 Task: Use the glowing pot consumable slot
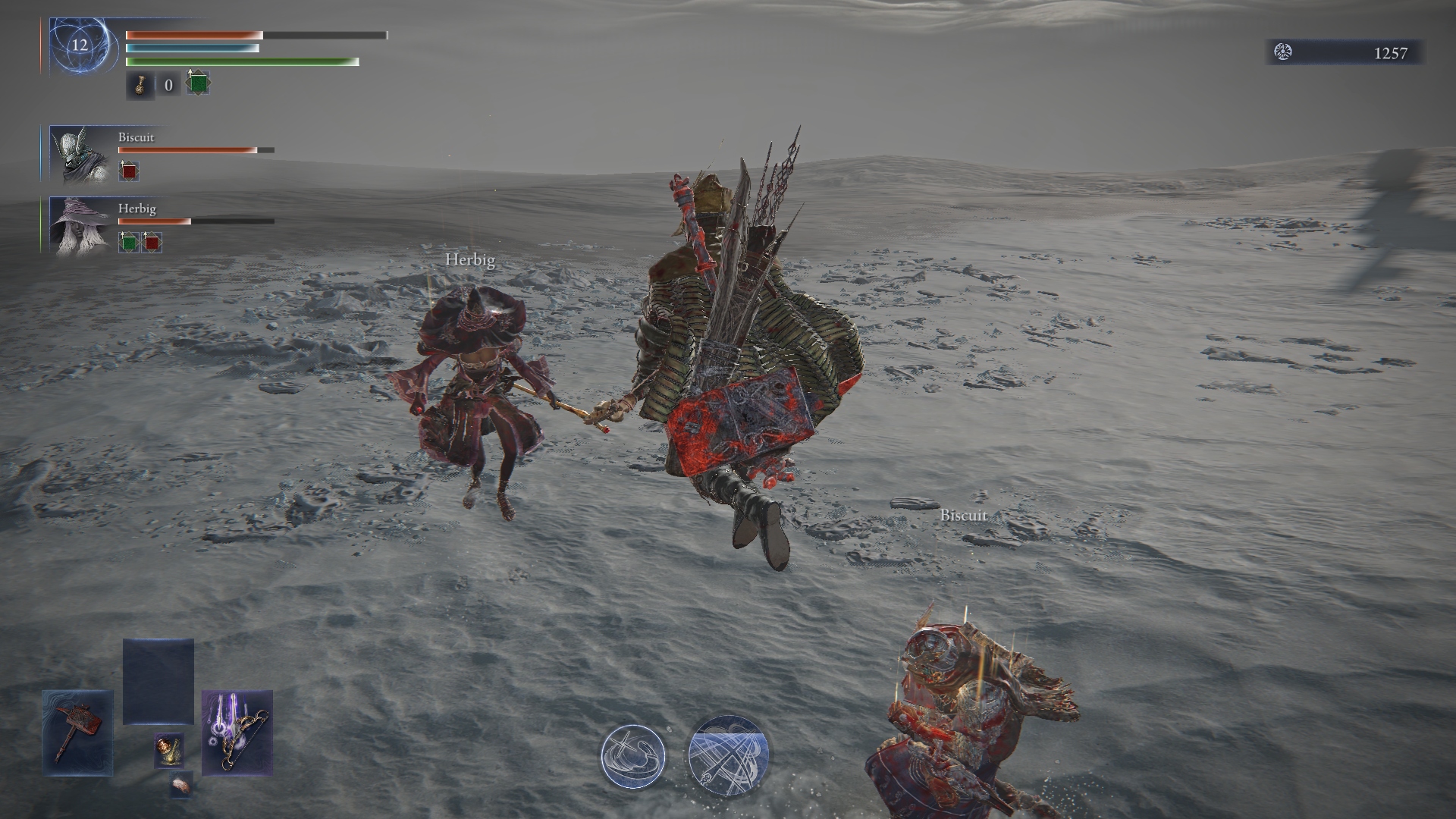(168, 750)
